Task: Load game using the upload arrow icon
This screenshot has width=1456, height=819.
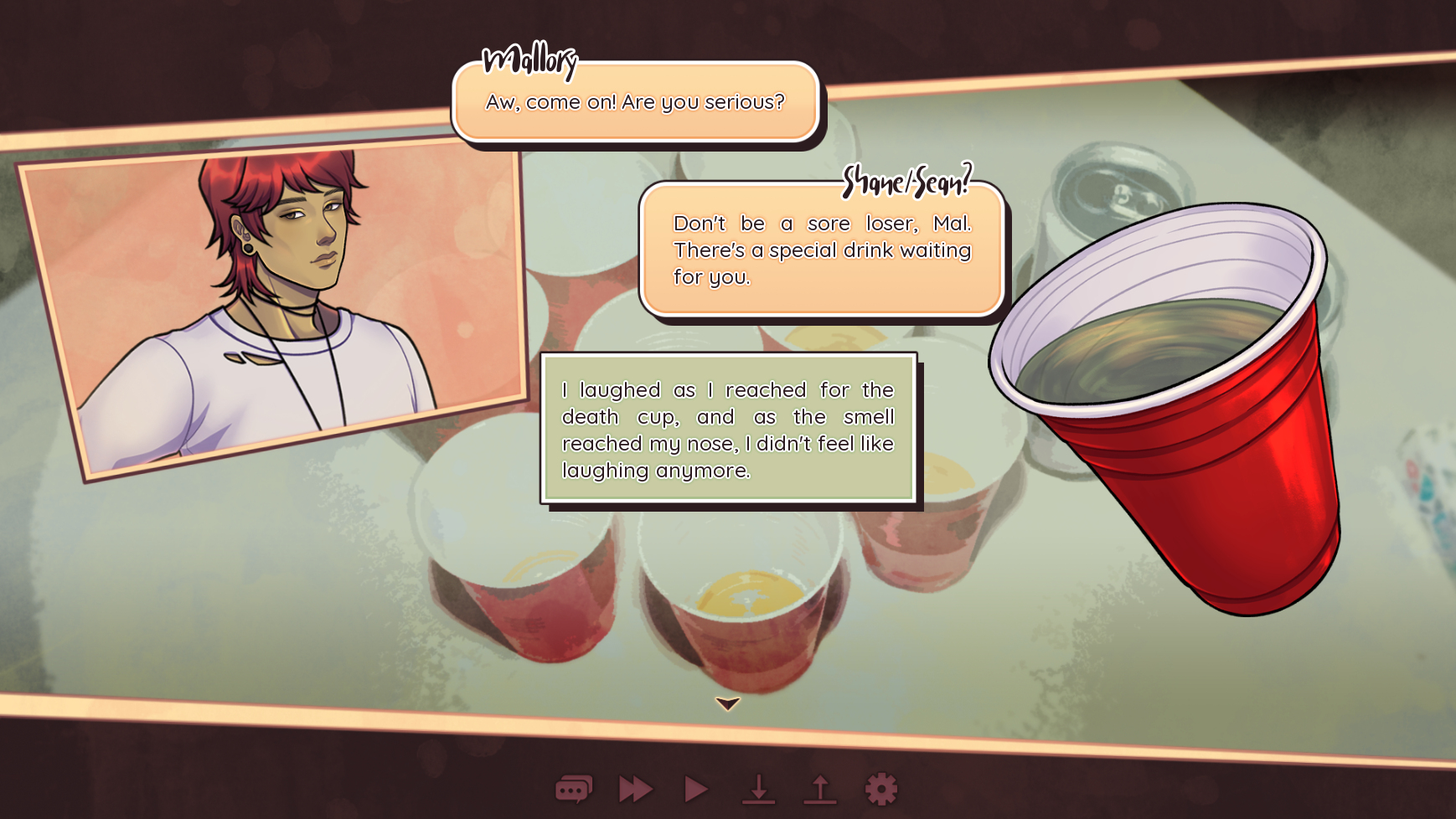Action: point(820,789)
